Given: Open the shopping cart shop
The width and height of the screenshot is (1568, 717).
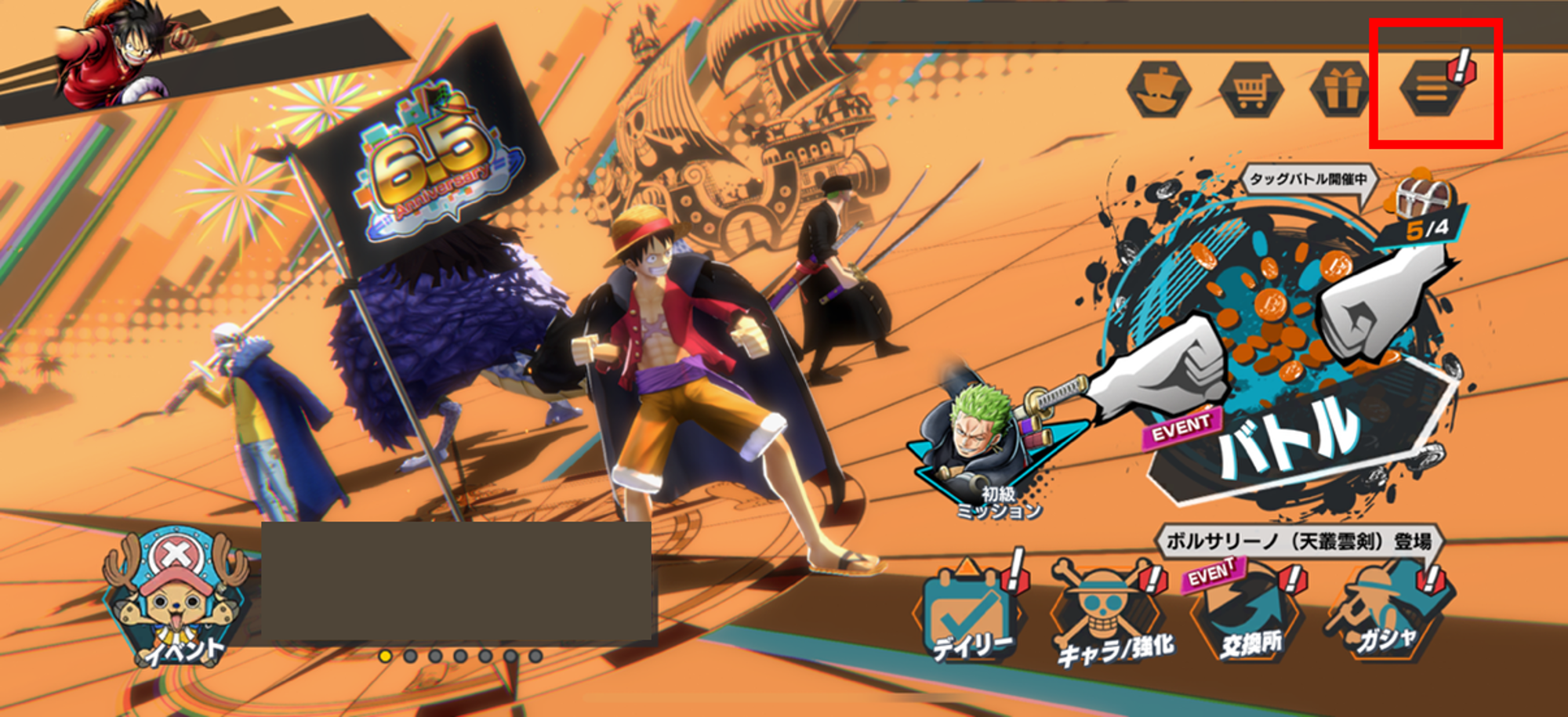Looking at the screenshot, I should click(x=1250, y=89).
